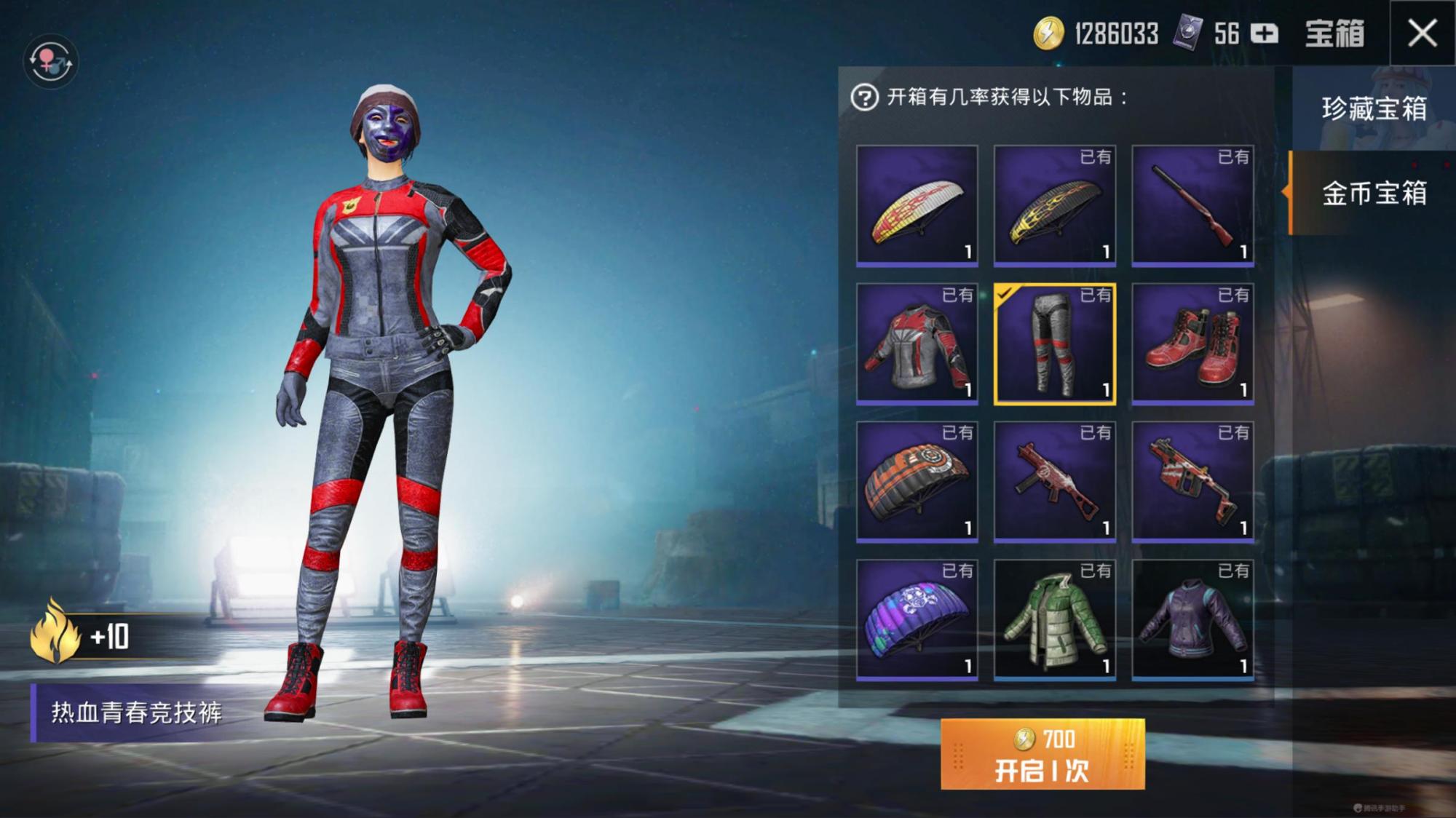The height and width of the screenshot is (818, 1456).
Task: Preview the red submachine gun skin
Action: [x=1055, y=481]
